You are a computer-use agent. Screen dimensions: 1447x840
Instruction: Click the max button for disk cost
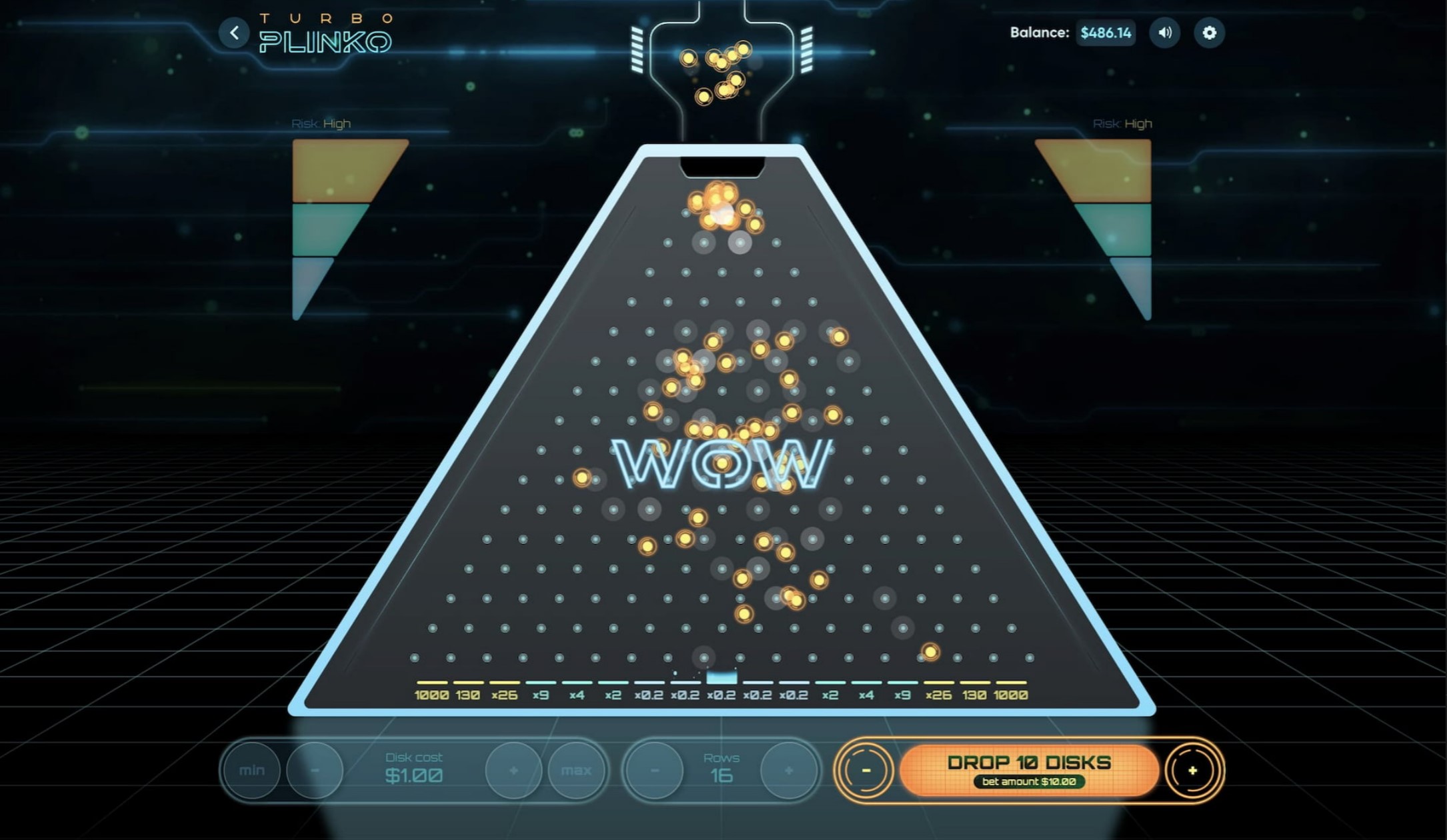[577, 770]
